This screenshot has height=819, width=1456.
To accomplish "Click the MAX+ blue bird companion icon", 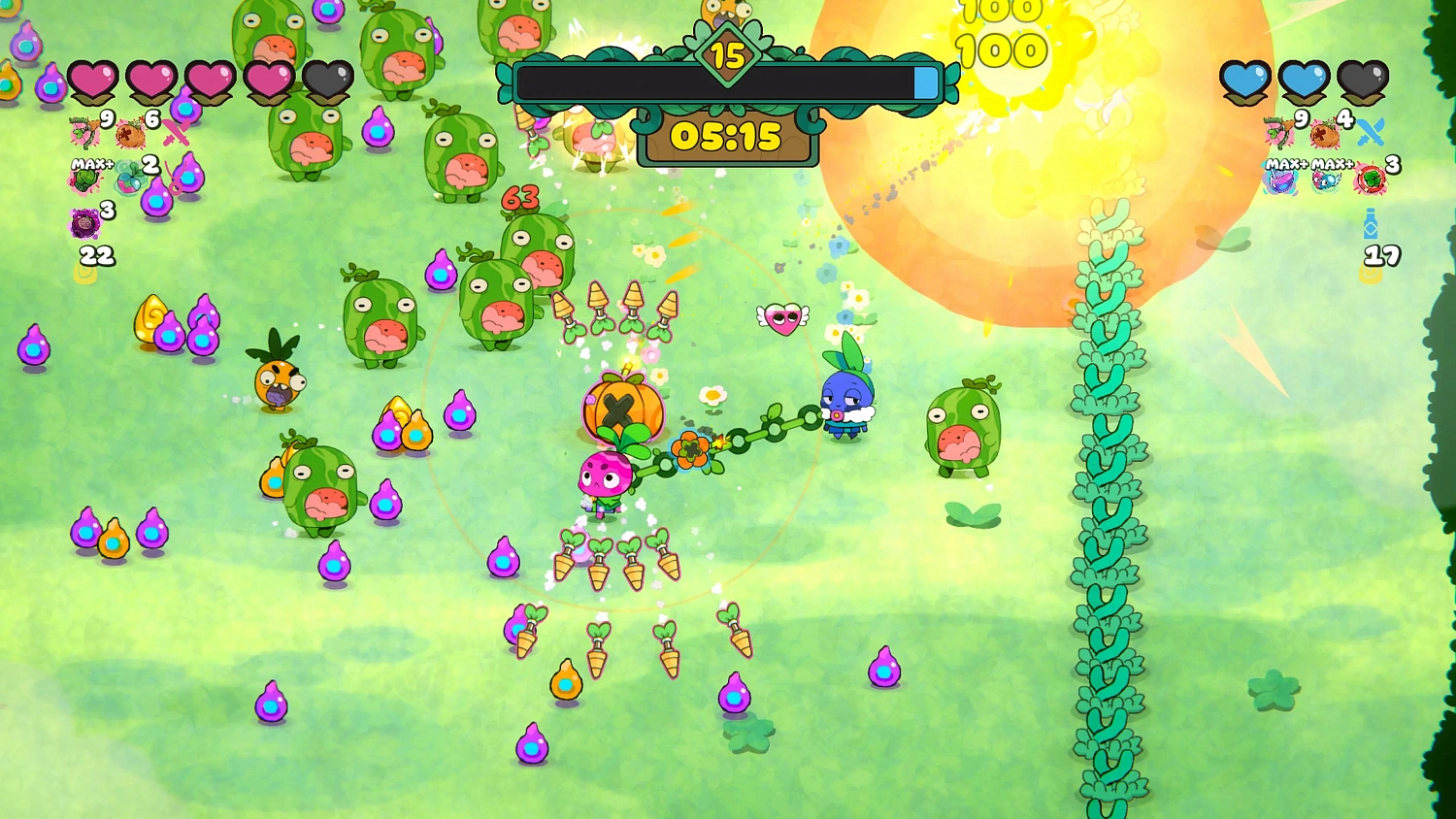I will [1324, 182].
